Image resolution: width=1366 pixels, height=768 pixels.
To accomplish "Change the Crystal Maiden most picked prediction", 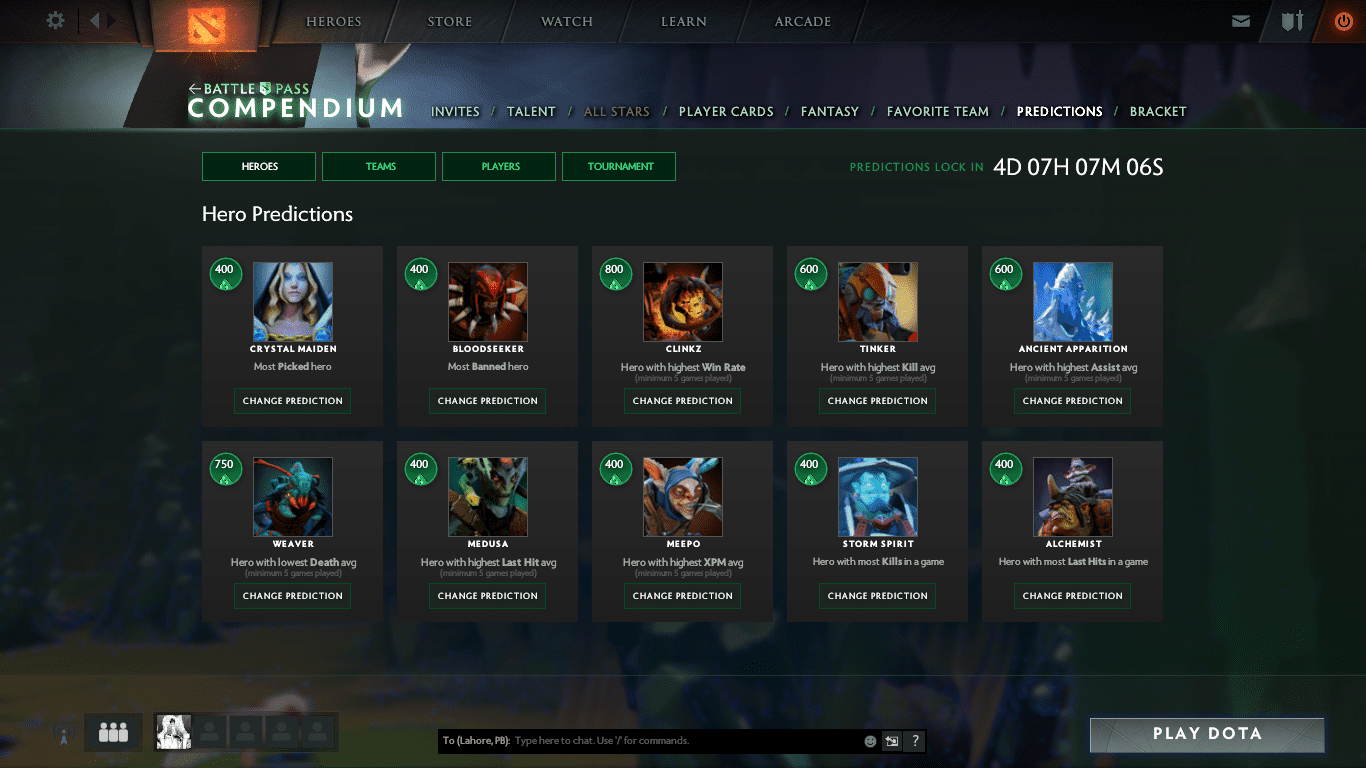I will [292, 401].
